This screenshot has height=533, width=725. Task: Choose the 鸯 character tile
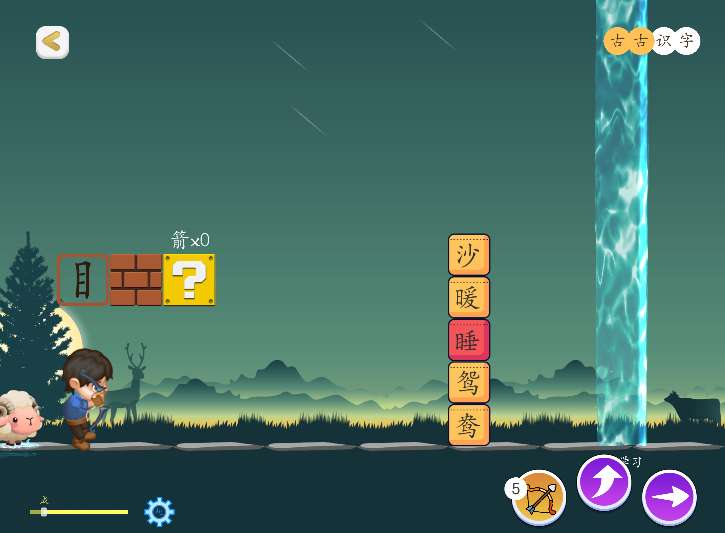468,425
